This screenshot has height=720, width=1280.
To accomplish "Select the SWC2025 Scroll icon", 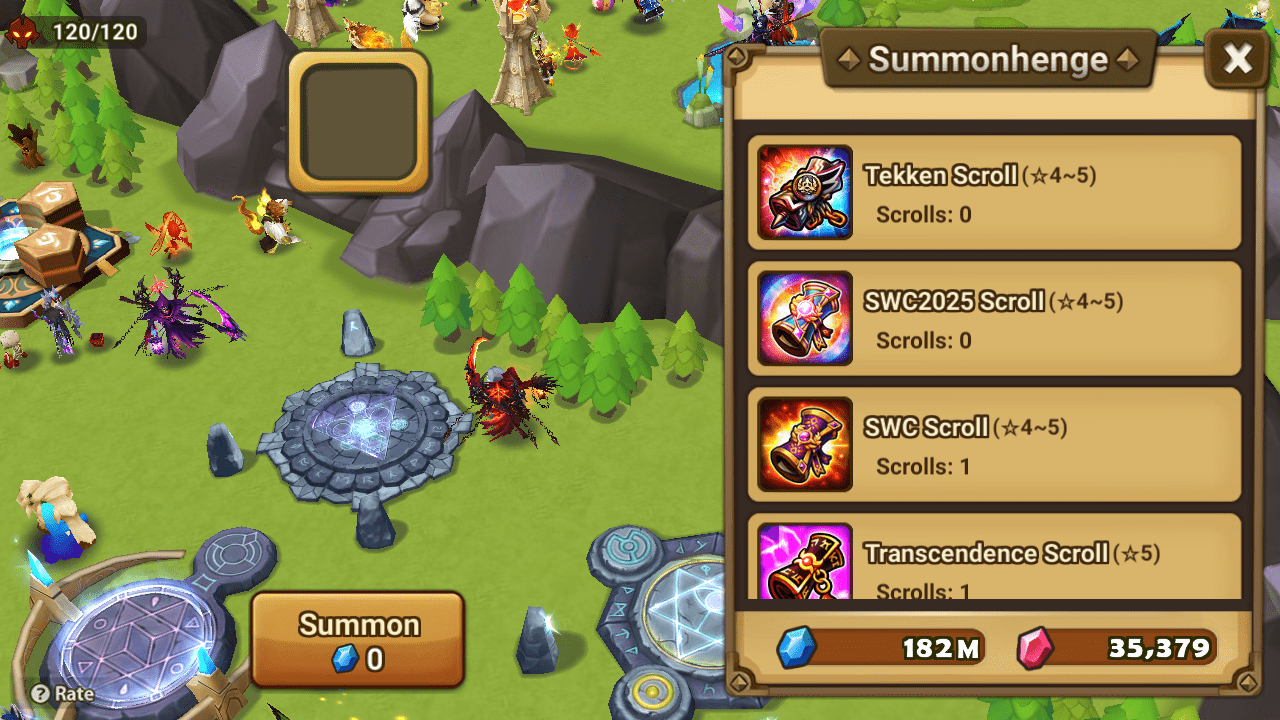I will click(x=805, y=319).
